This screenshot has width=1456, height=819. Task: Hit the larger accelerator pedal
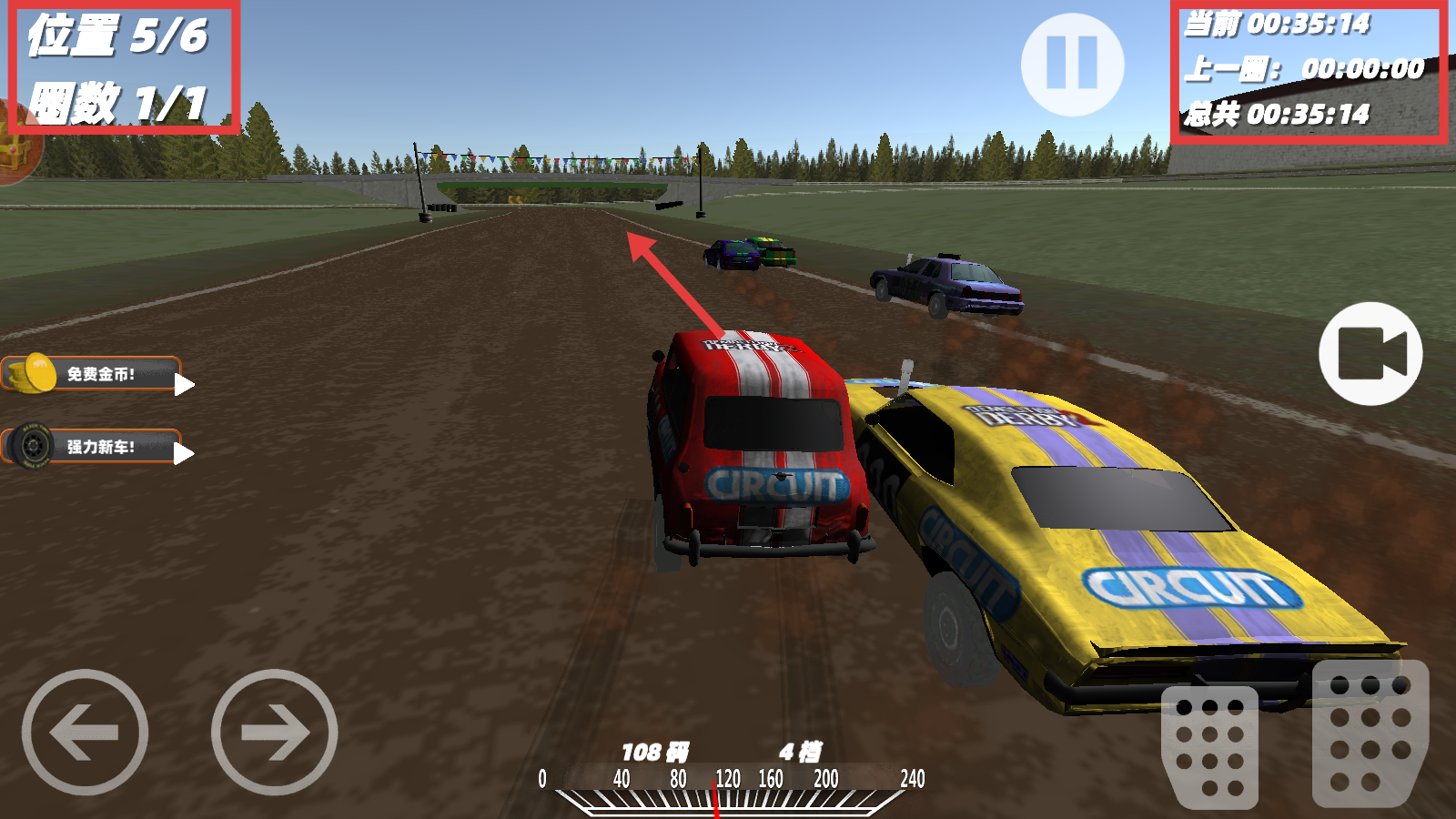click(x=1370, y=733)
